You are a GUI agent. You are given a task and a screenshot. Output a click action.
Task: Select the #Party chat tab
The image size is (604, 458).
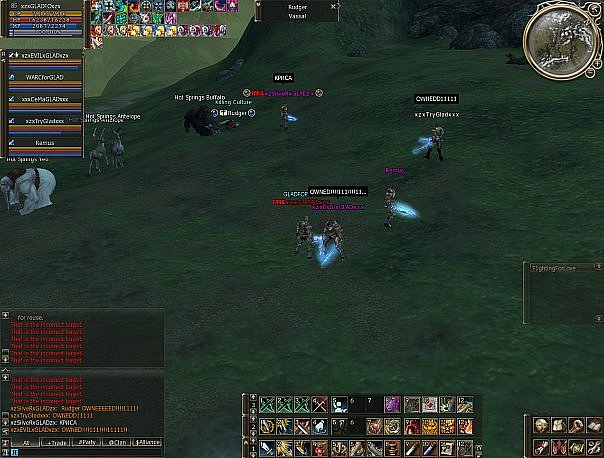tap(88, 441)
